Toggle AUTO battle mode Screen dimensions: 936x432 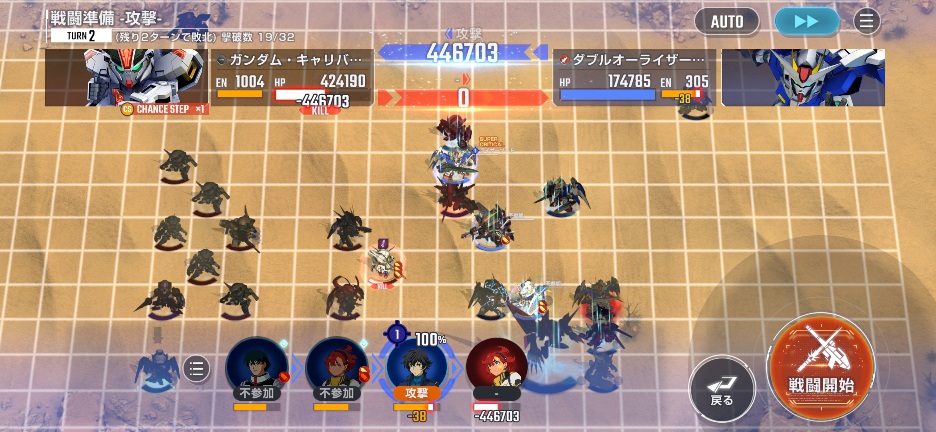click(727, 21)
